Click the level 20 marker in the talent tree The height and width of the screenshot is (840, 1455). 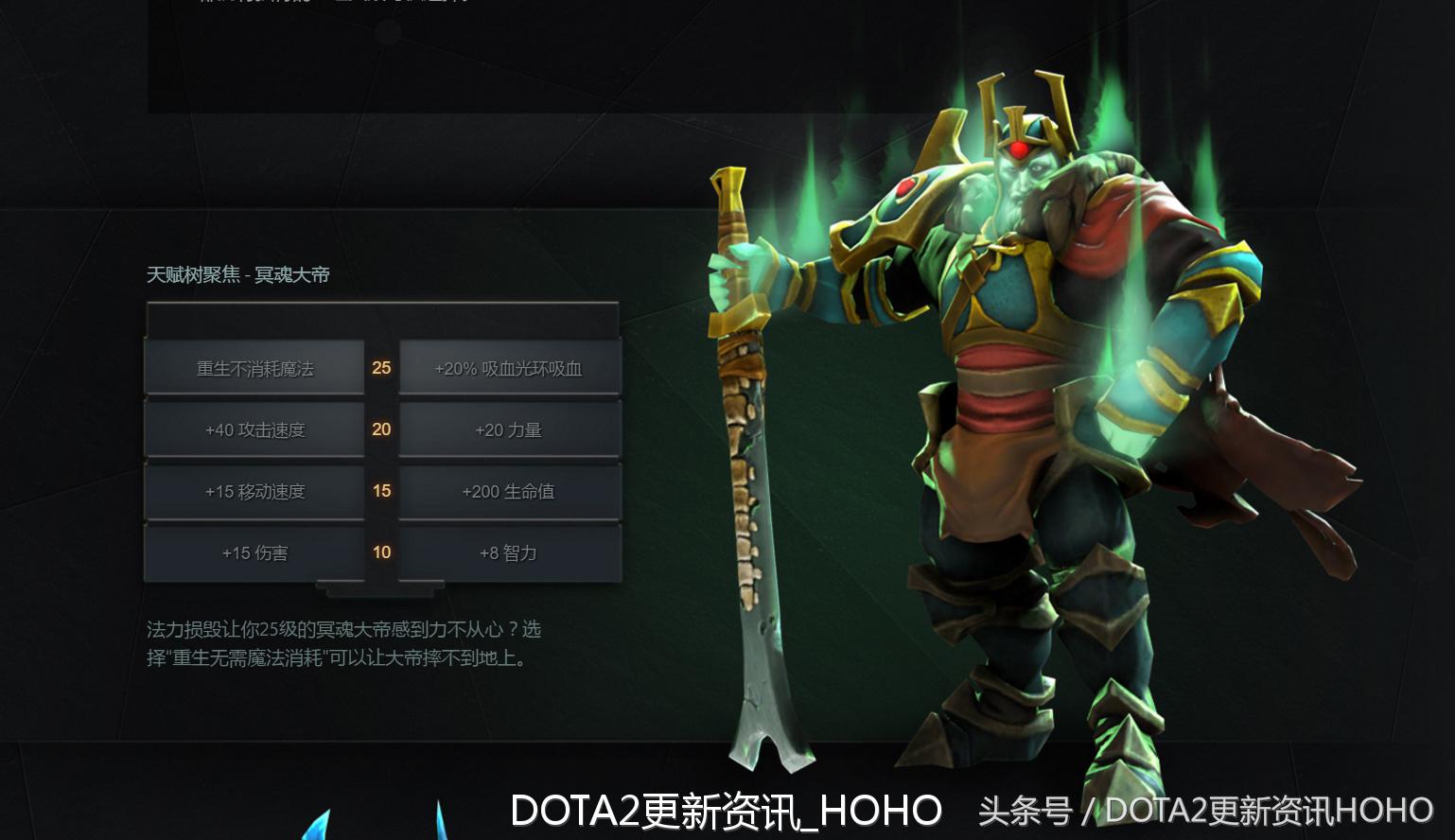tap(381, 429)
